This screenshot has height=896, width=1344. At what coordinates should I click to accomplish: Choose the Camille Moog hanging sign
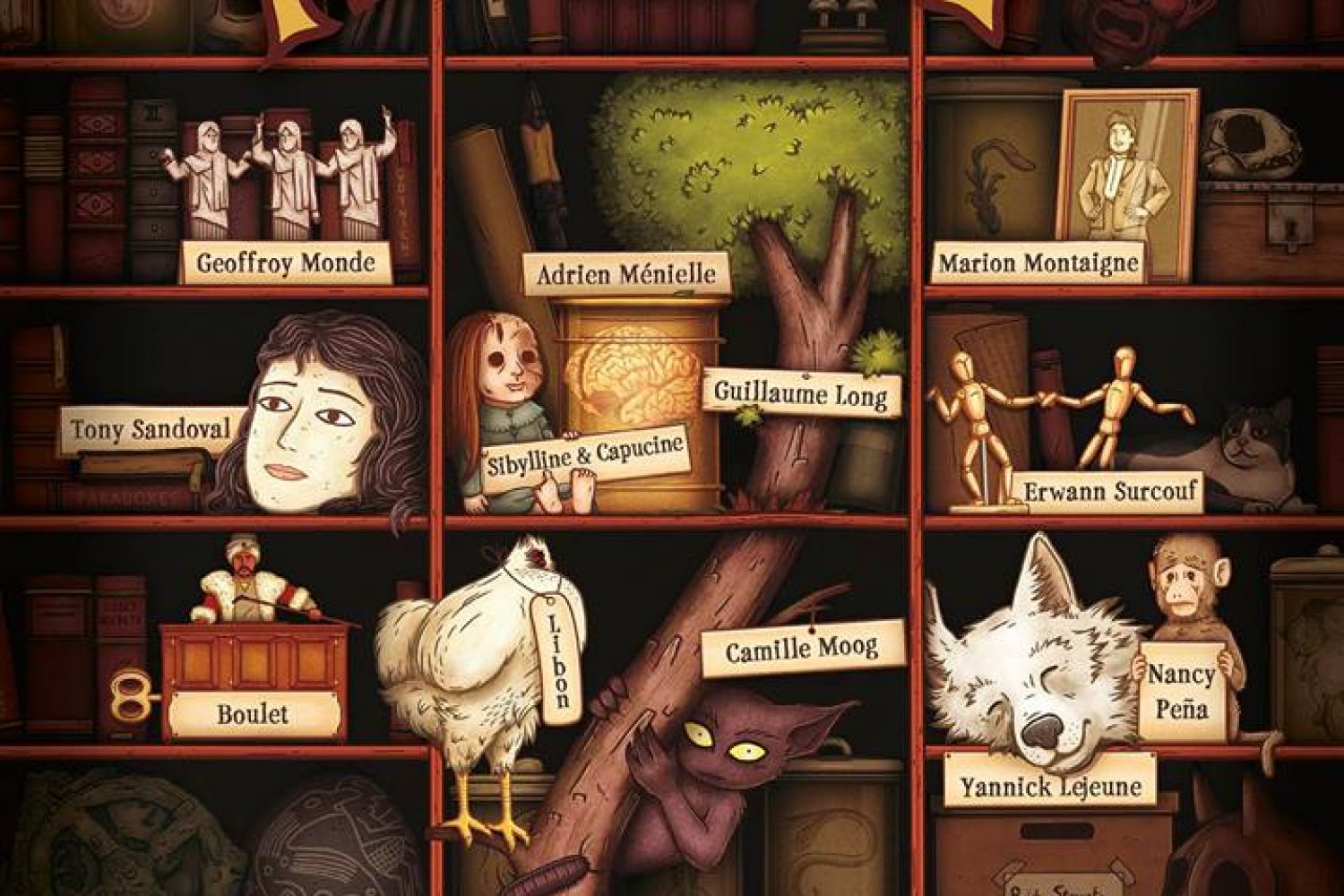[801, 649]
